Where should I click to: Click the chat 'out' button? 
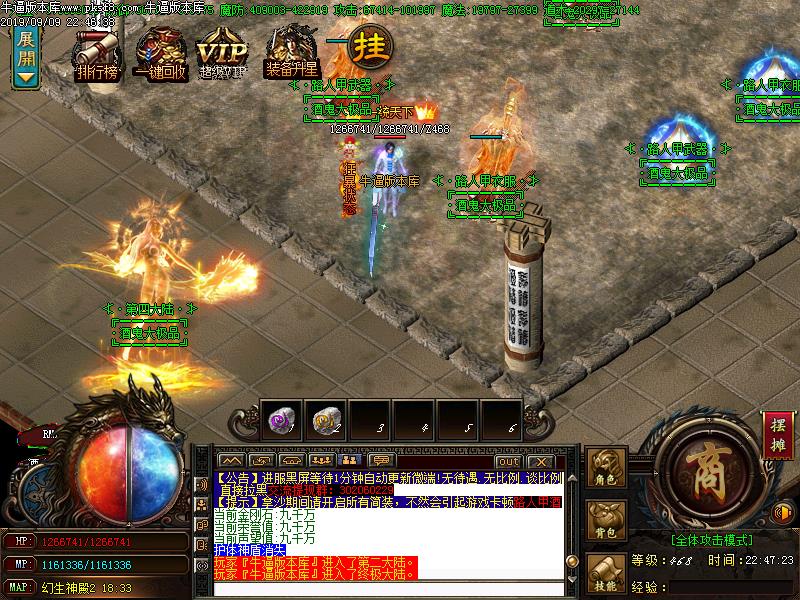click(509, 461)
